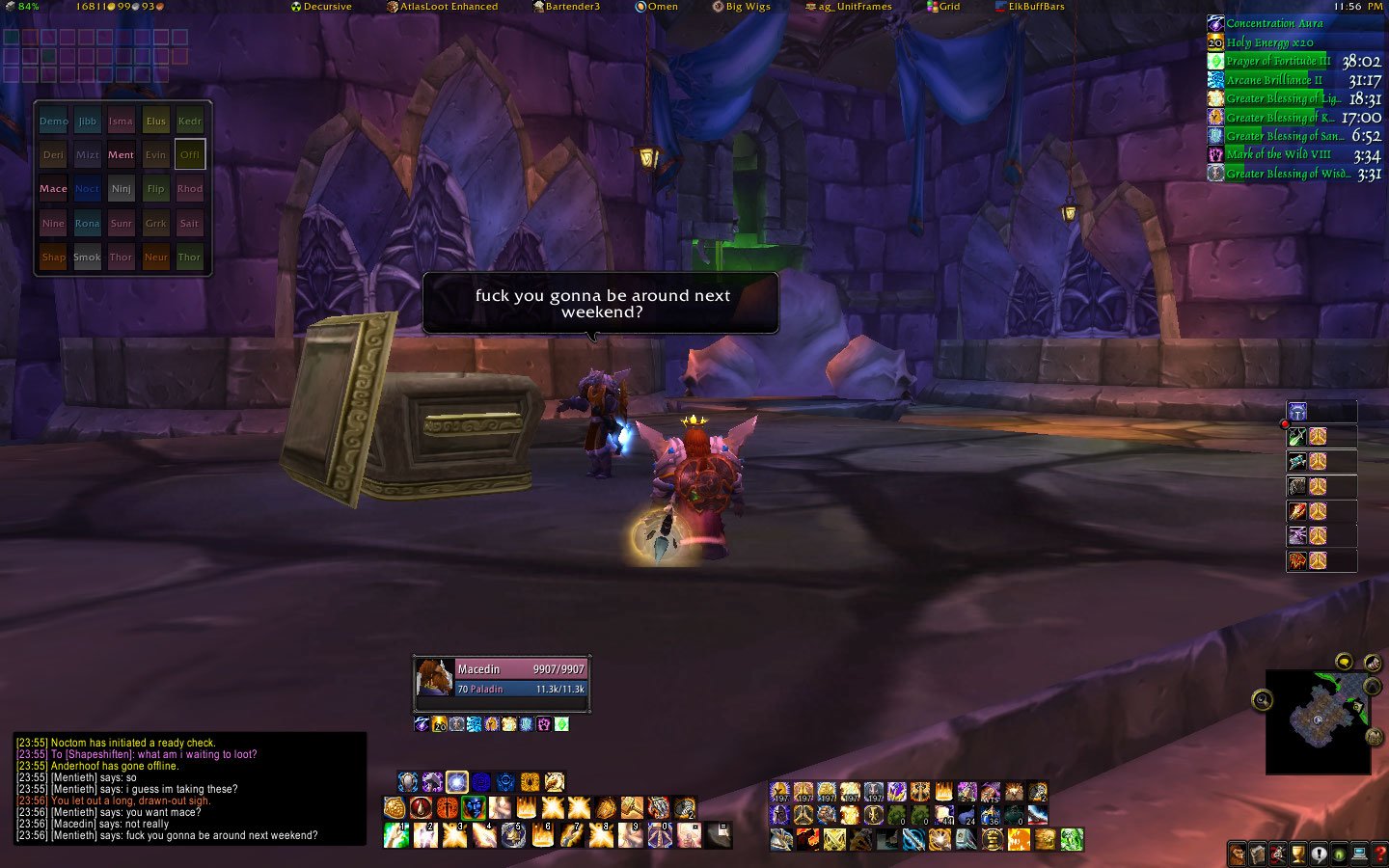The image size is (1389, 868).
Task: Click raid frame cell labeled Smok
Action: point(87,258)
